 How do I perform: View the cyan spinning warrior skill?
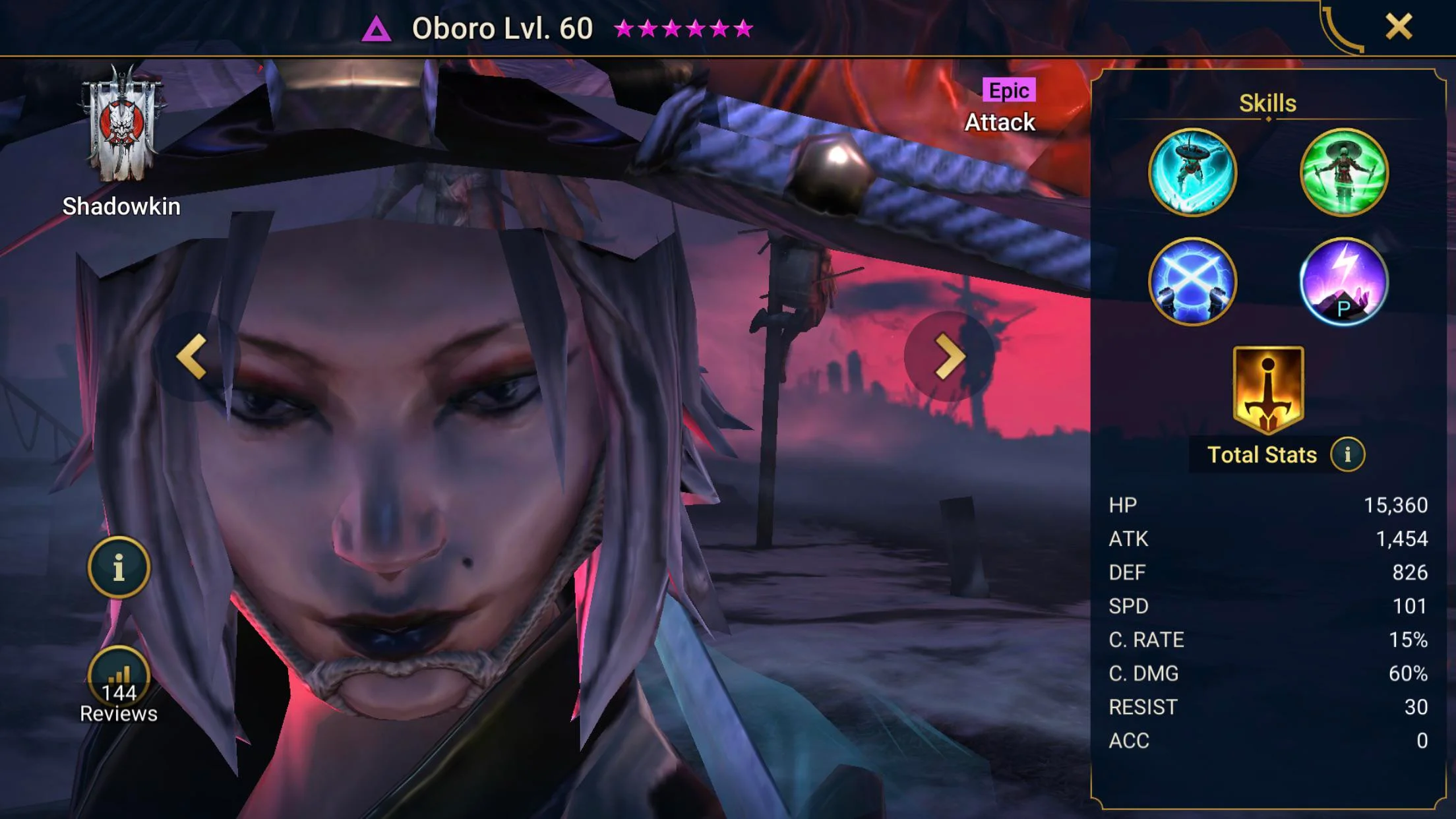point(1192,173)
